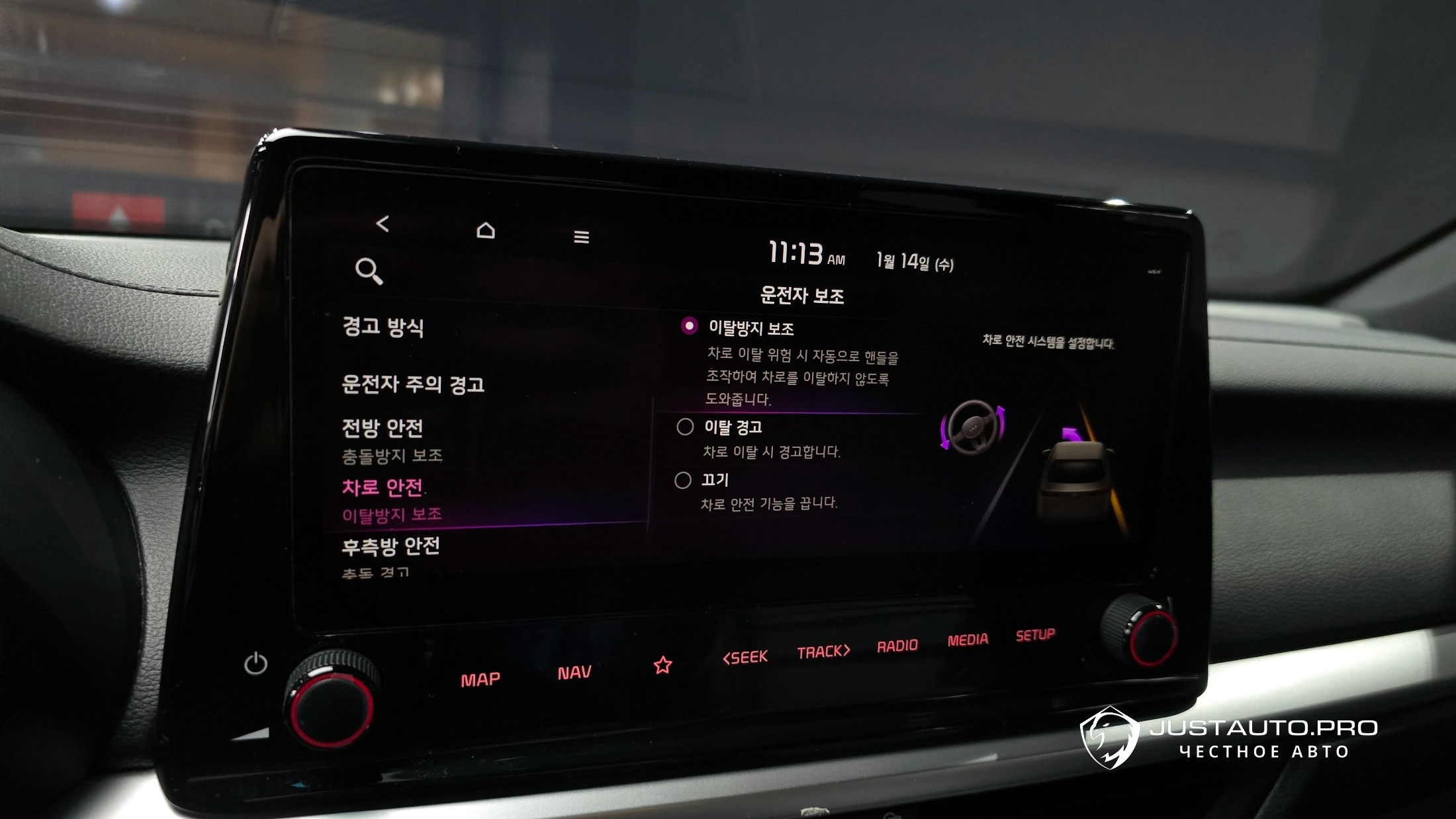The width and height of the screenshot is (1456, 819).
Task: Choose the 끄기 radio option
Action: (x=683, y=480)
